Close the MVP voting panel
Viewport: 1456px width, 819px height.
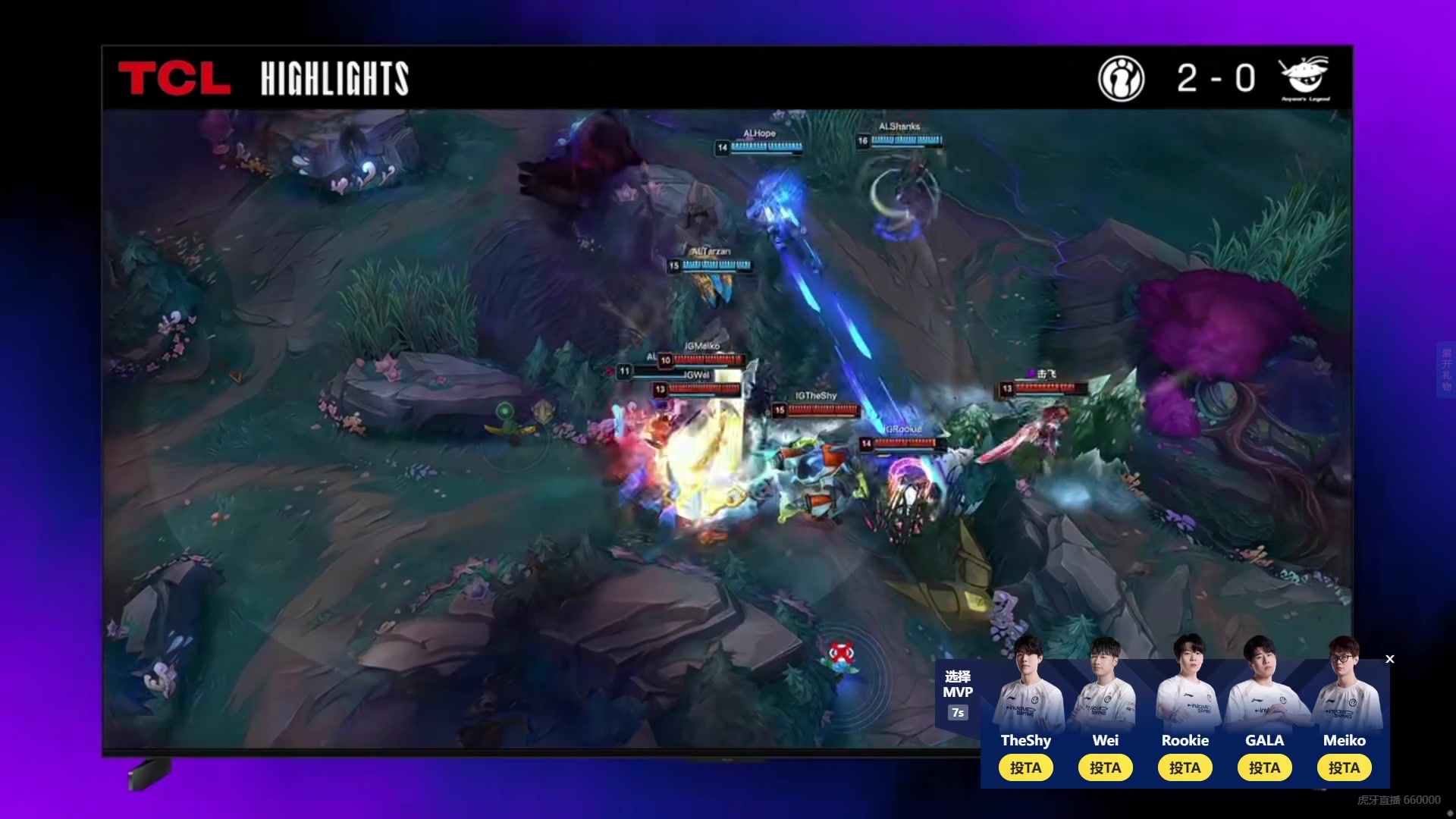1390,659
